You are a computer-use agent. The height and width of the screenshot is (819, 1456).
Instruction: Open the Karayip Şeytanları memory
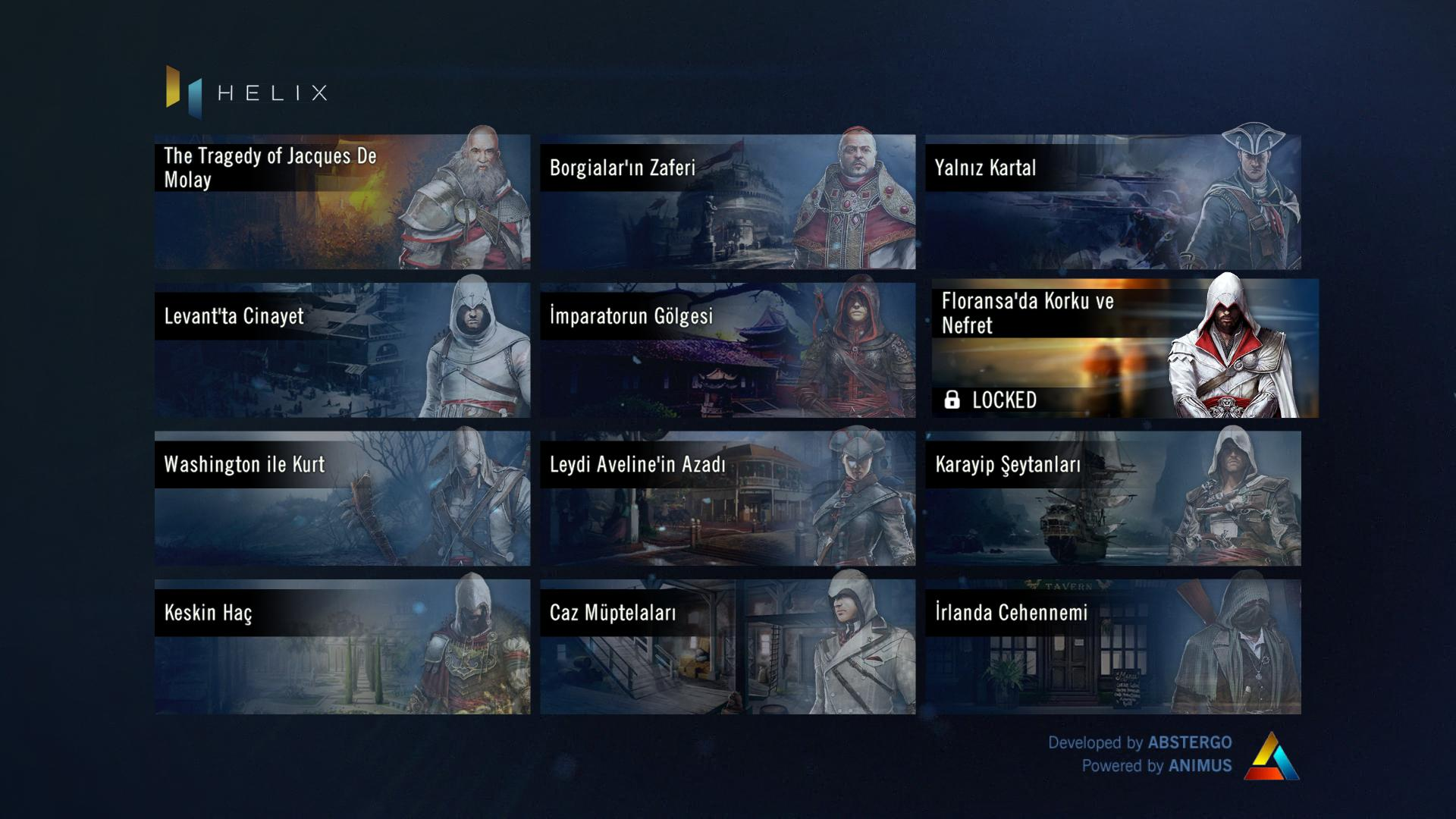pos(1112,498)
